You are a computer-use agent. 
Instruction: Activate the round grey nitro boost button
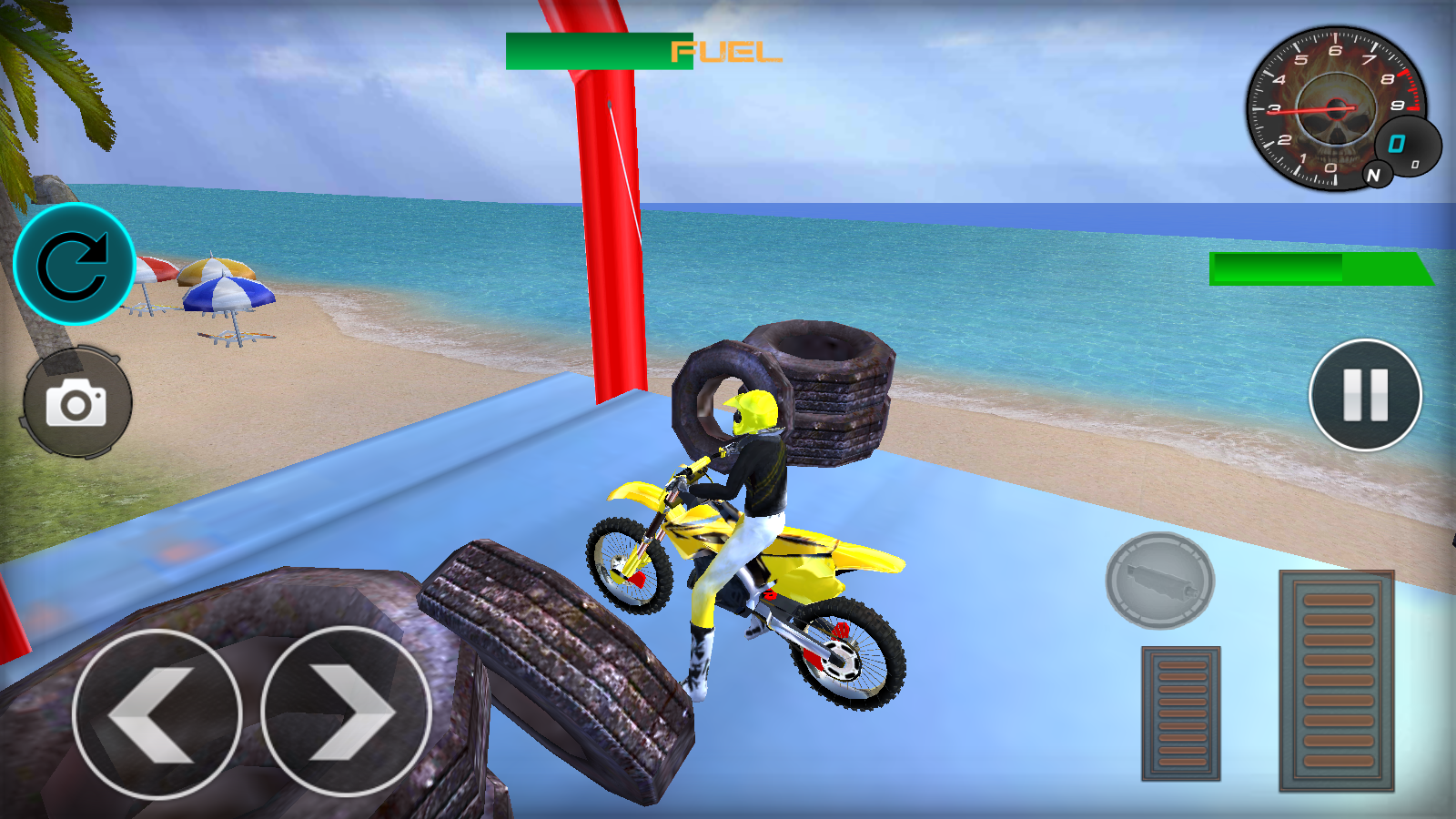coord(1159,581)
